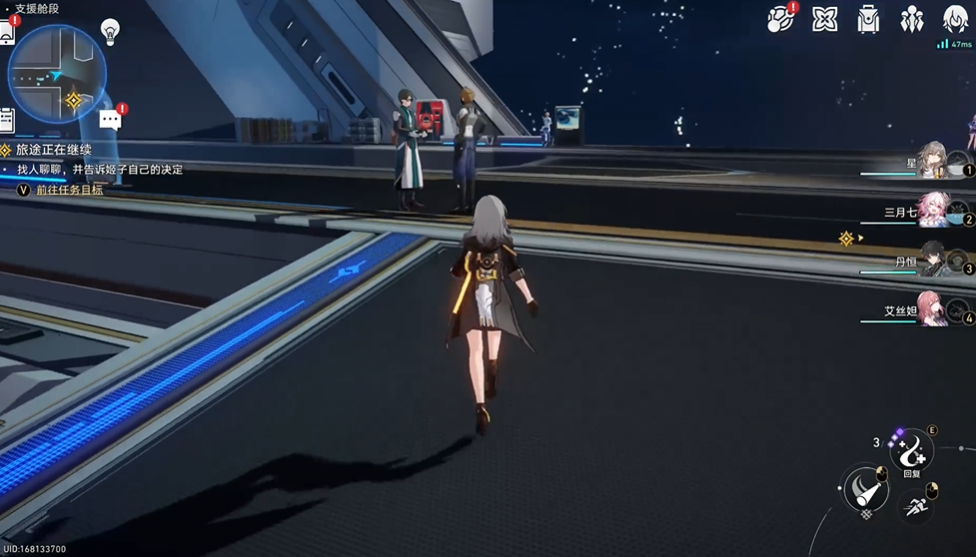The height and width of the screenshot is (557, 976).
Task: Click the lightbulb tutorial hint icon
Action: click(x=110, y=31)
